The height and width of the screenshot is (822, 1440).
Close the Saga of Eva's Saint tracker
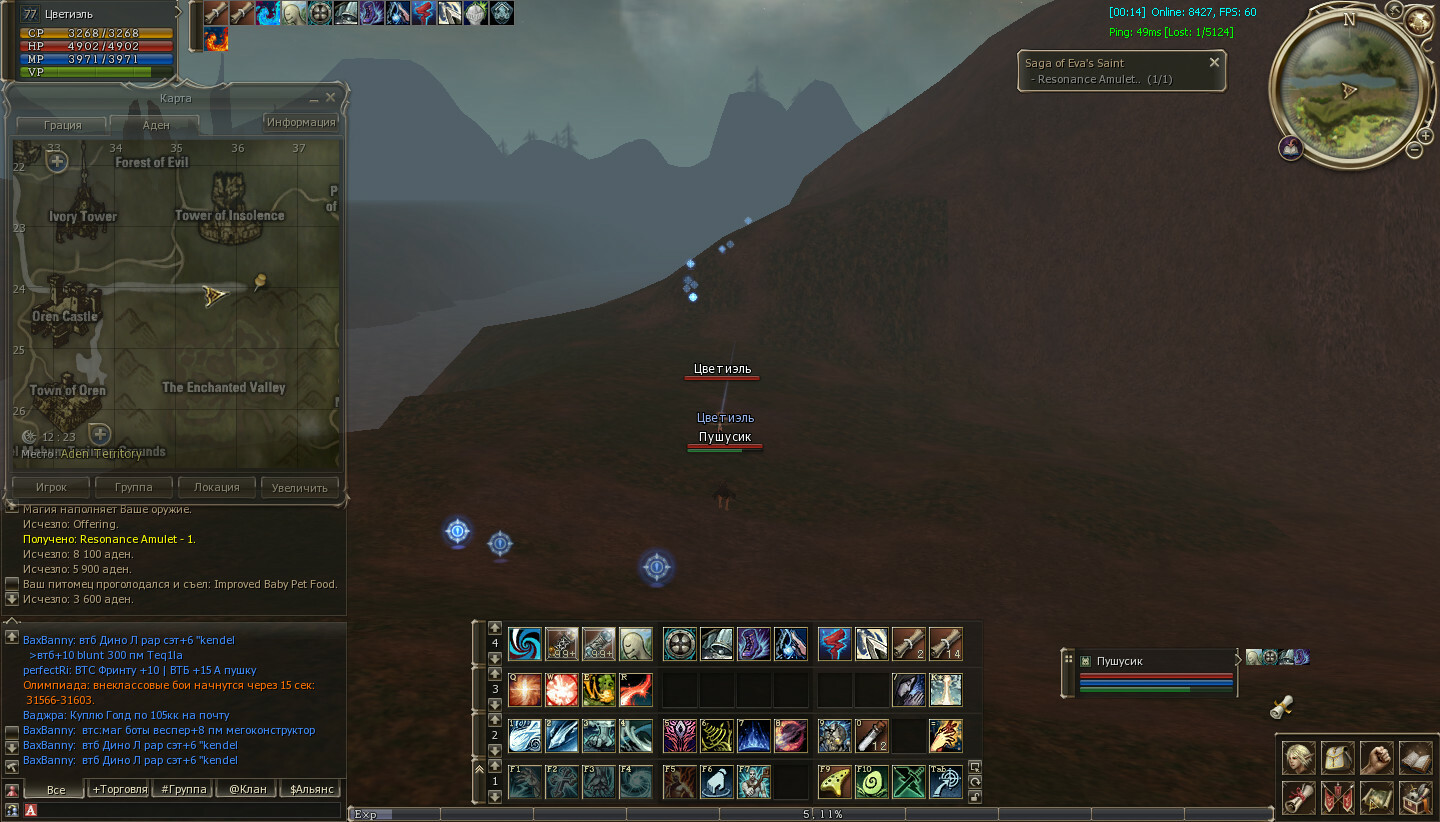(1214, 62)
